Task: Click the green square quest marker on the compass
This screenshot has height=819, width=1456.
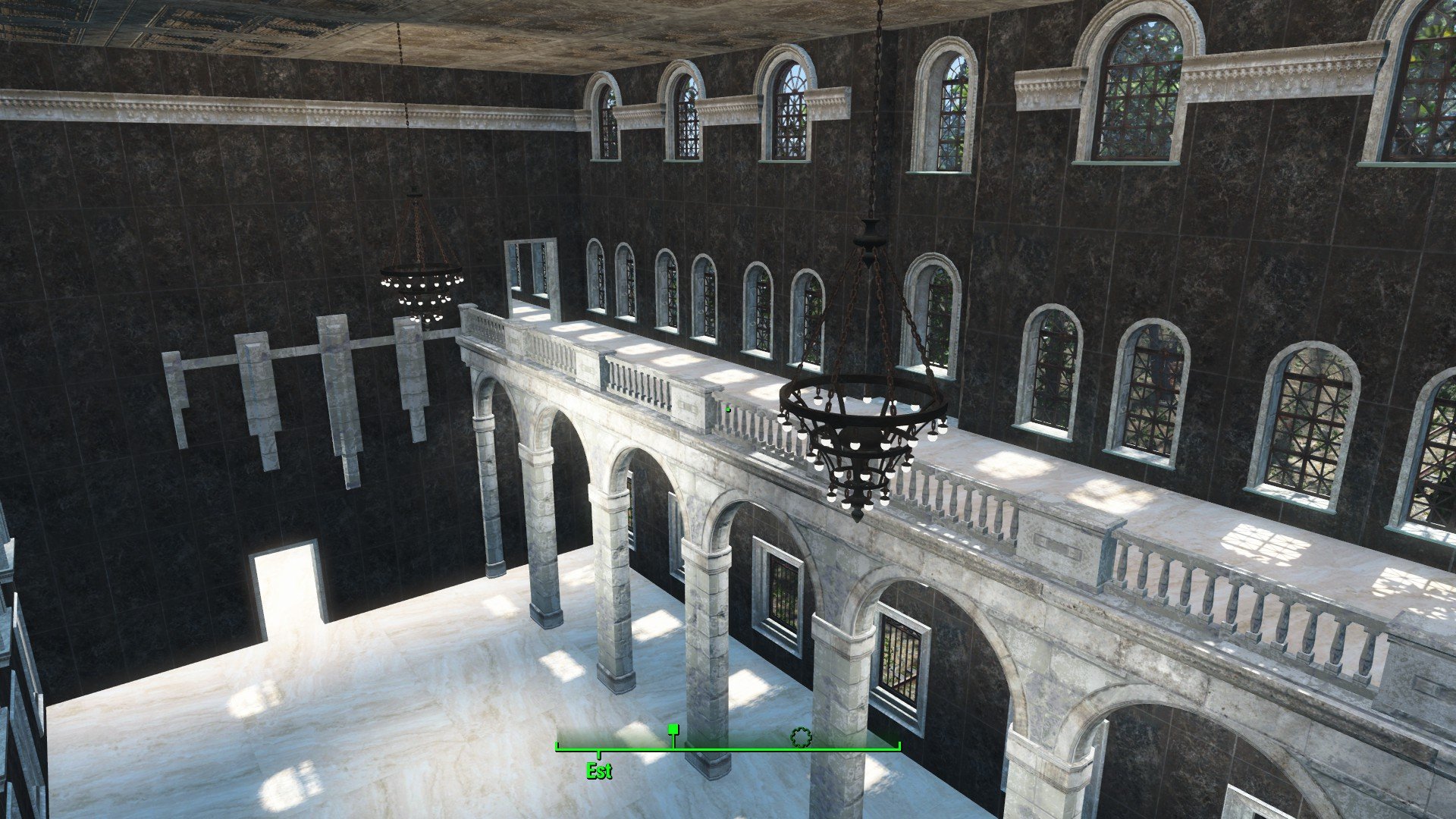Action: pos(673,730)
